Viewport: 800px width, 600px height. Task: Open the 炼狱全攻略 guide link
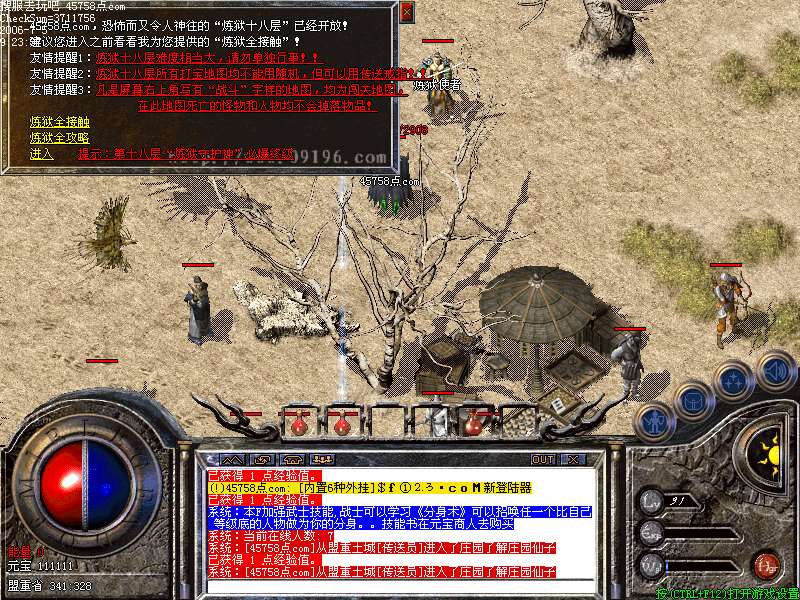59,137
